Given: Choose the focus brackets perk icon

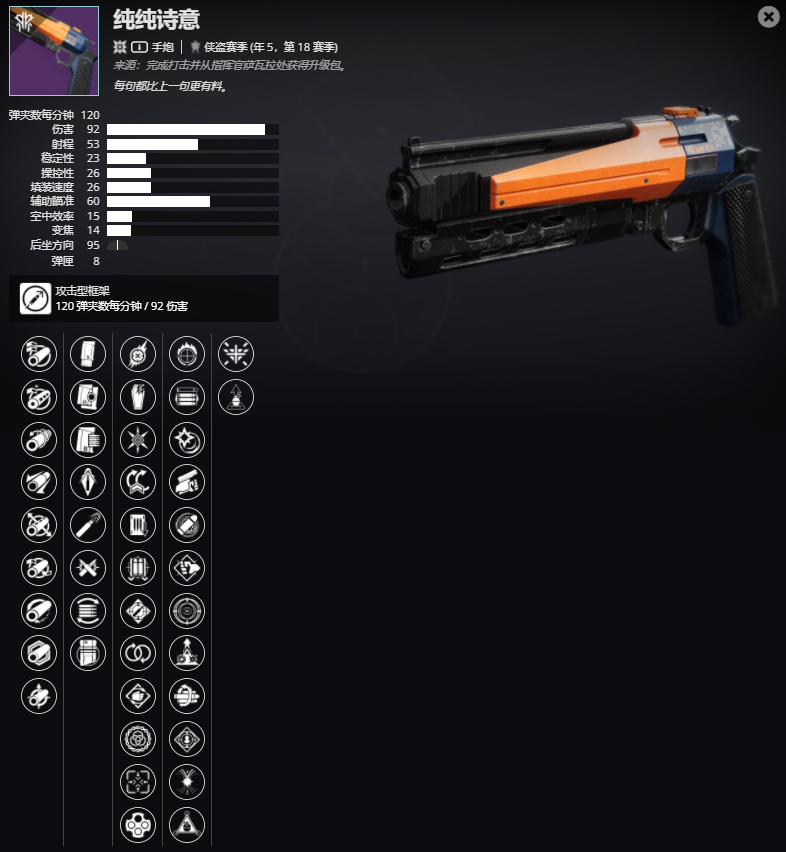Looking at the screenshot, I should coord(137,782).
